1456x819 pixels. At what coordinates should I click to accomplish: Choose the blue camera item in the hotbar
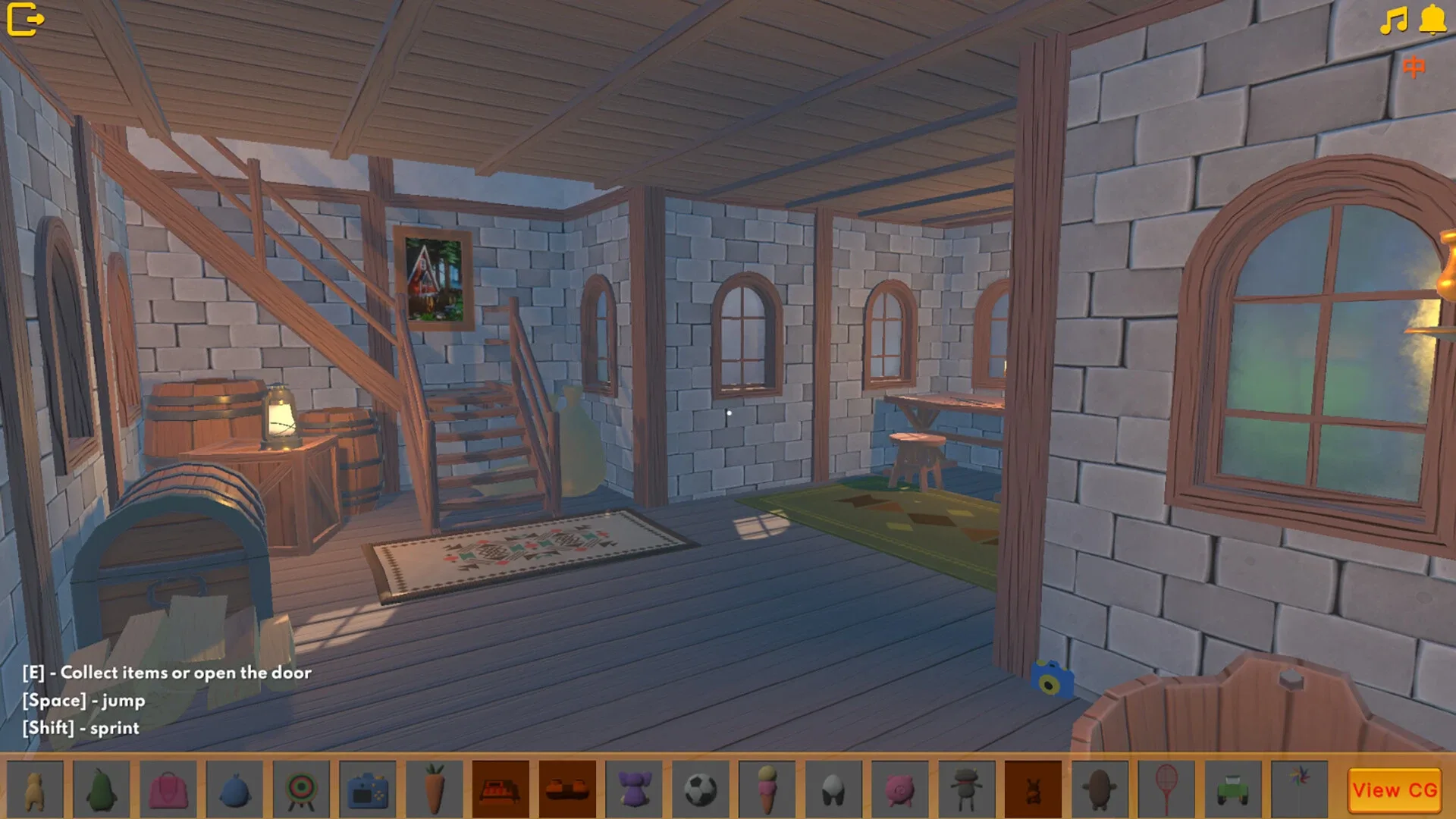coord(368,789)
